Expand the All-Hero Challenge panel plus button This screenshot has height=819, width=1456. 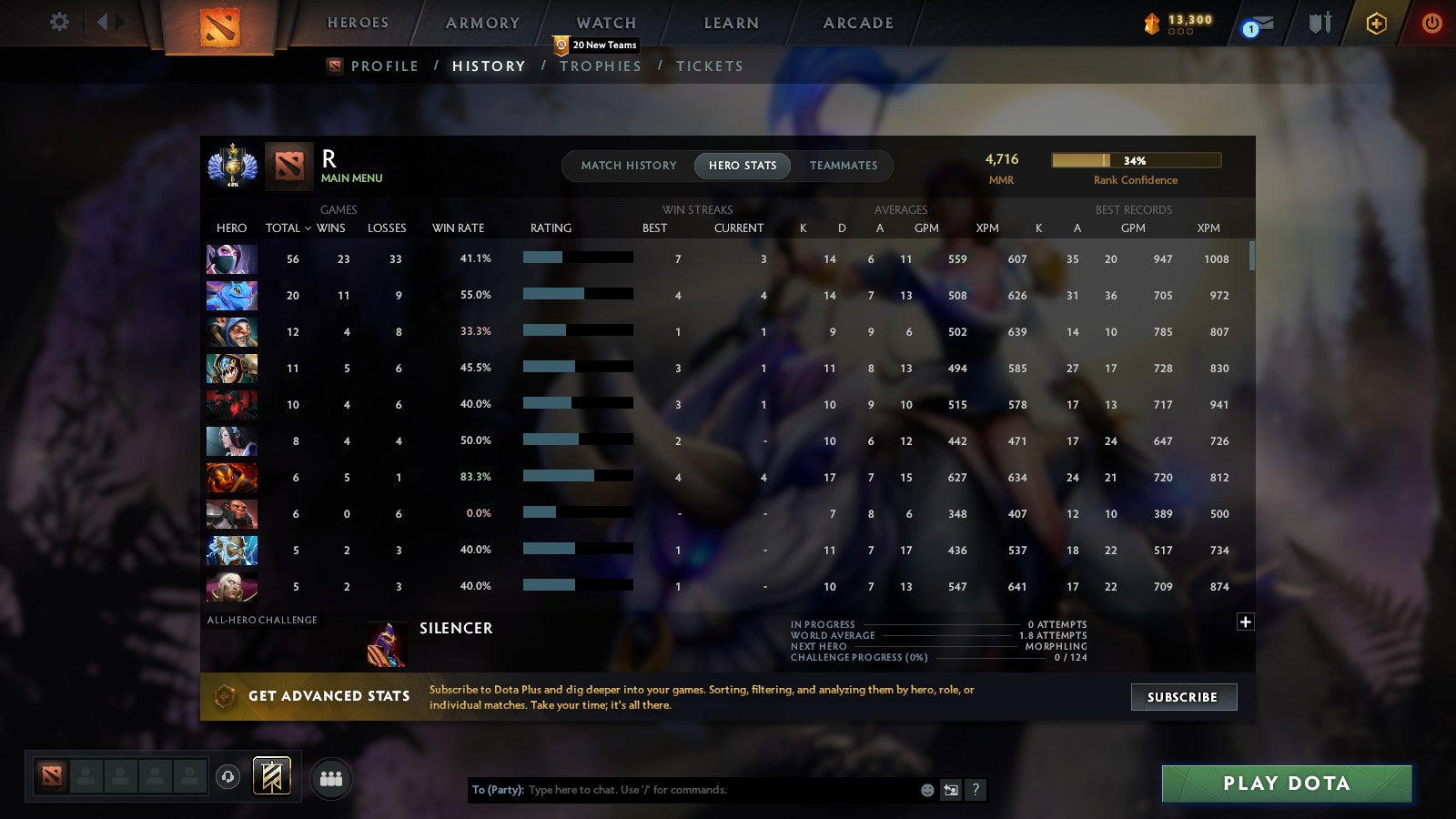pyautogui.click(x=1244, y=621)
